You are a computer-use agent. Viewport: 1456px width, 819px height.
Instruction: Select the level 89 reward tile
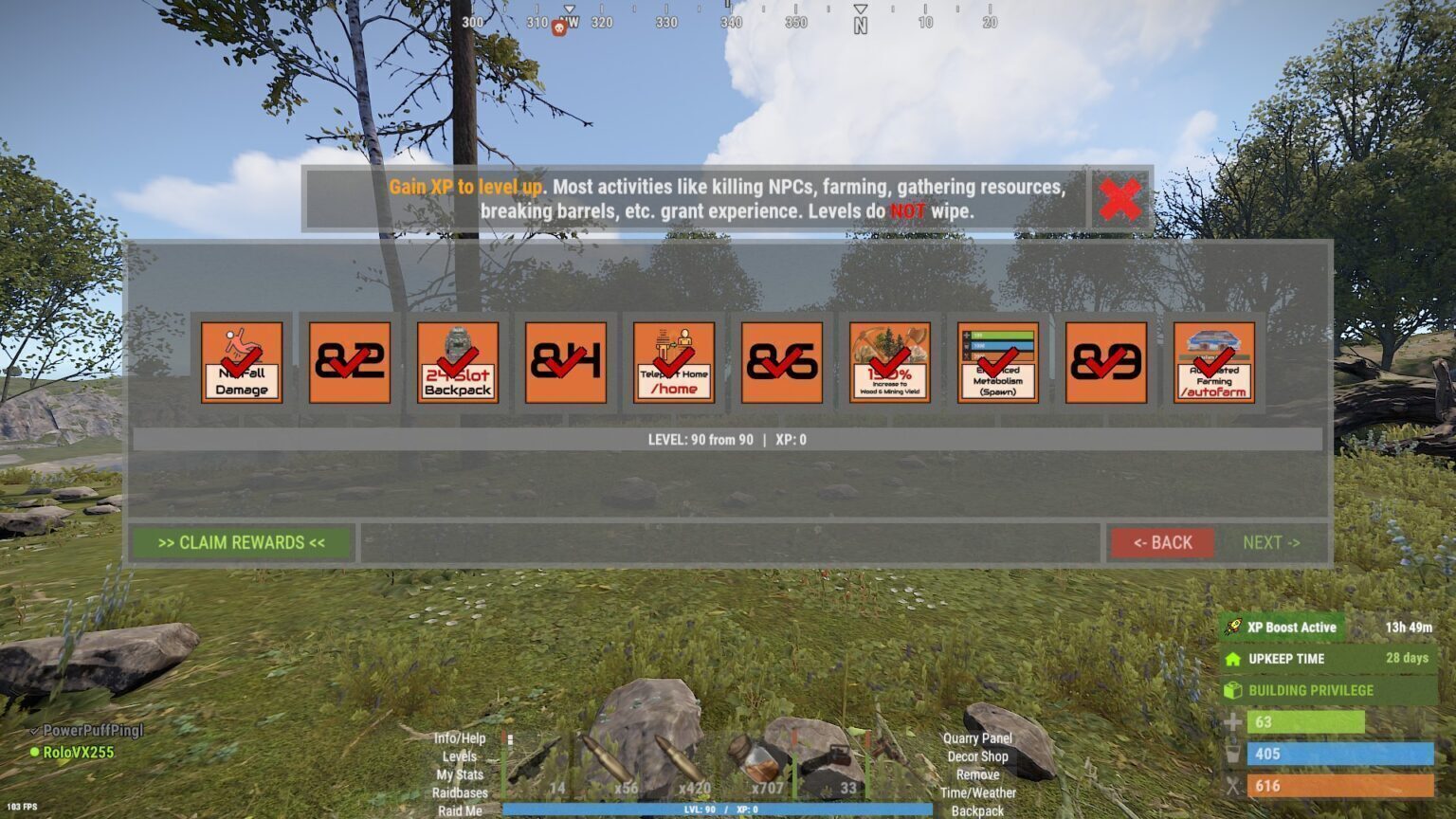coord(1106,363)
